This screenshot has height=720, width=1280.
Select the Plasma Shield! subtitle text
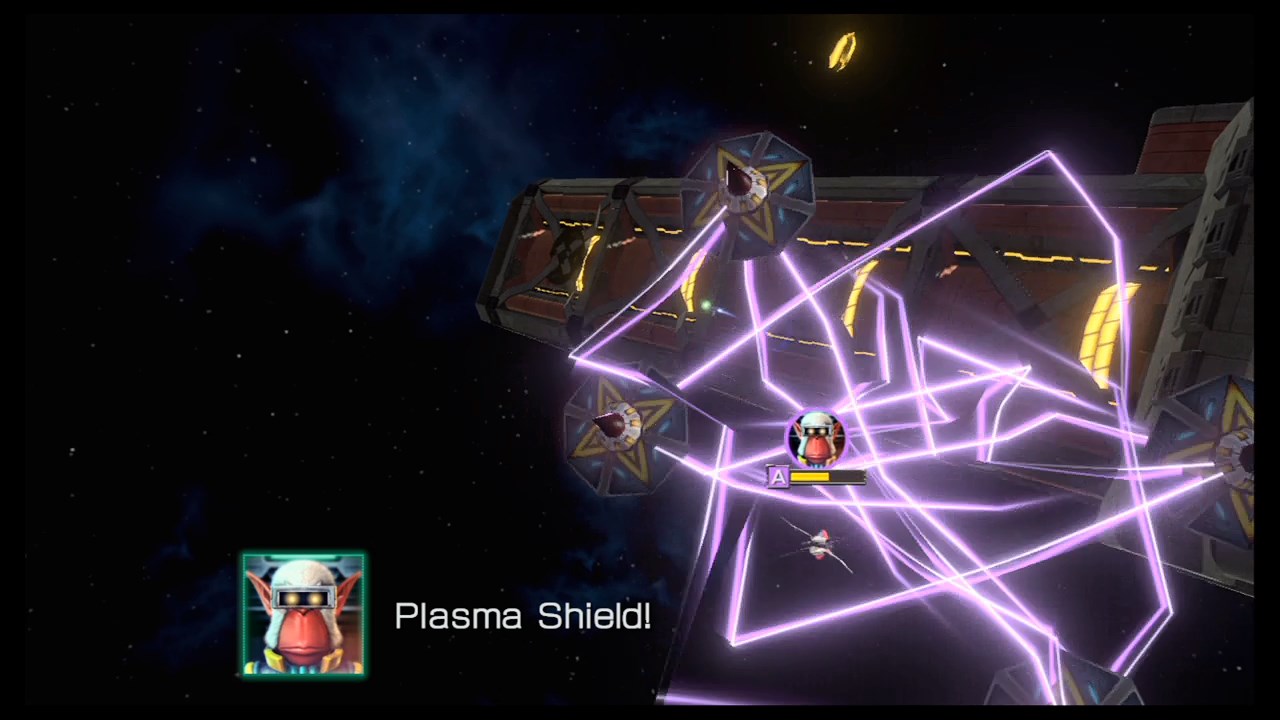tap(523, 616)
